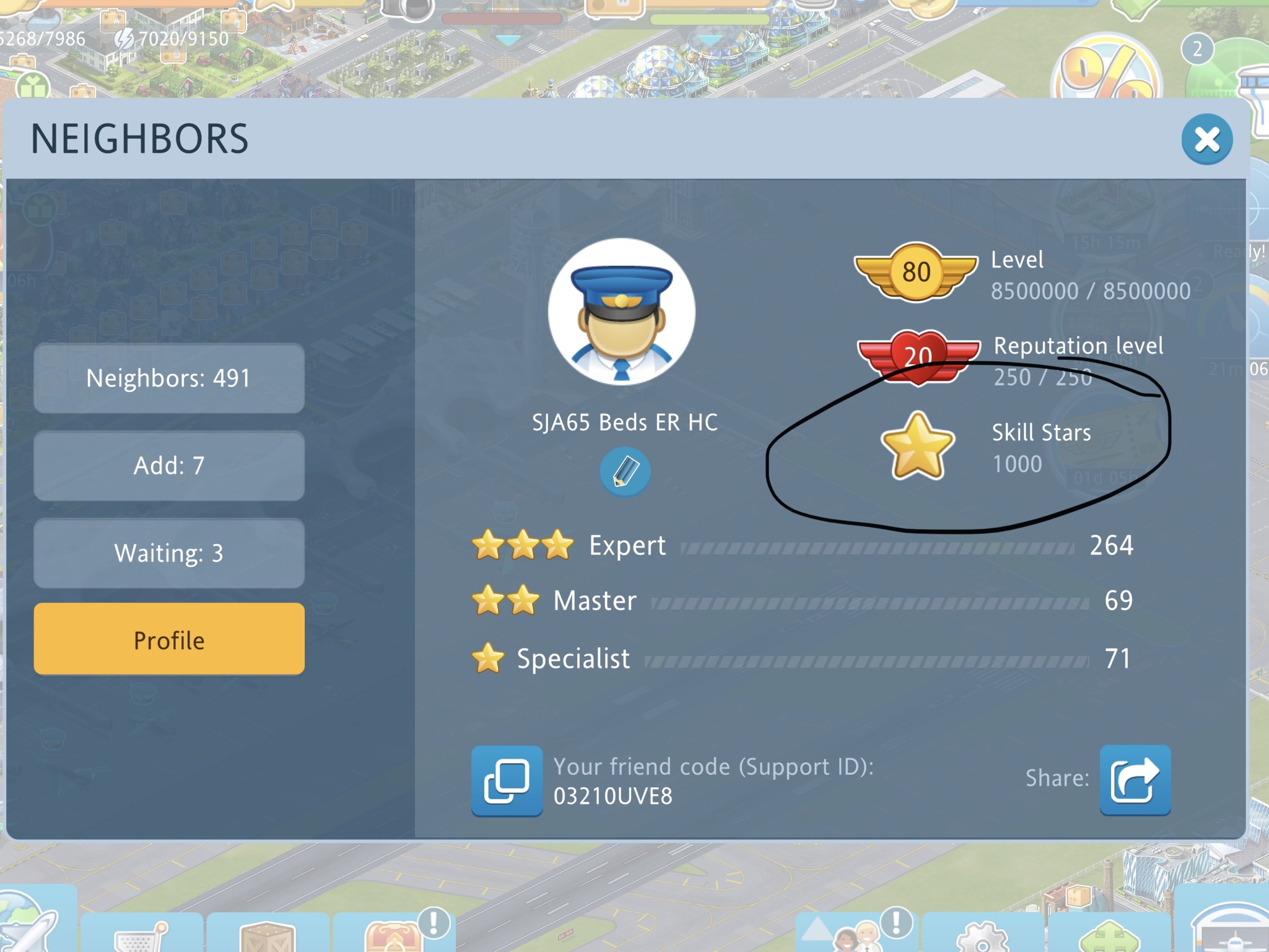
Task: Open the warehouse crate button
Action: (268, 937)
